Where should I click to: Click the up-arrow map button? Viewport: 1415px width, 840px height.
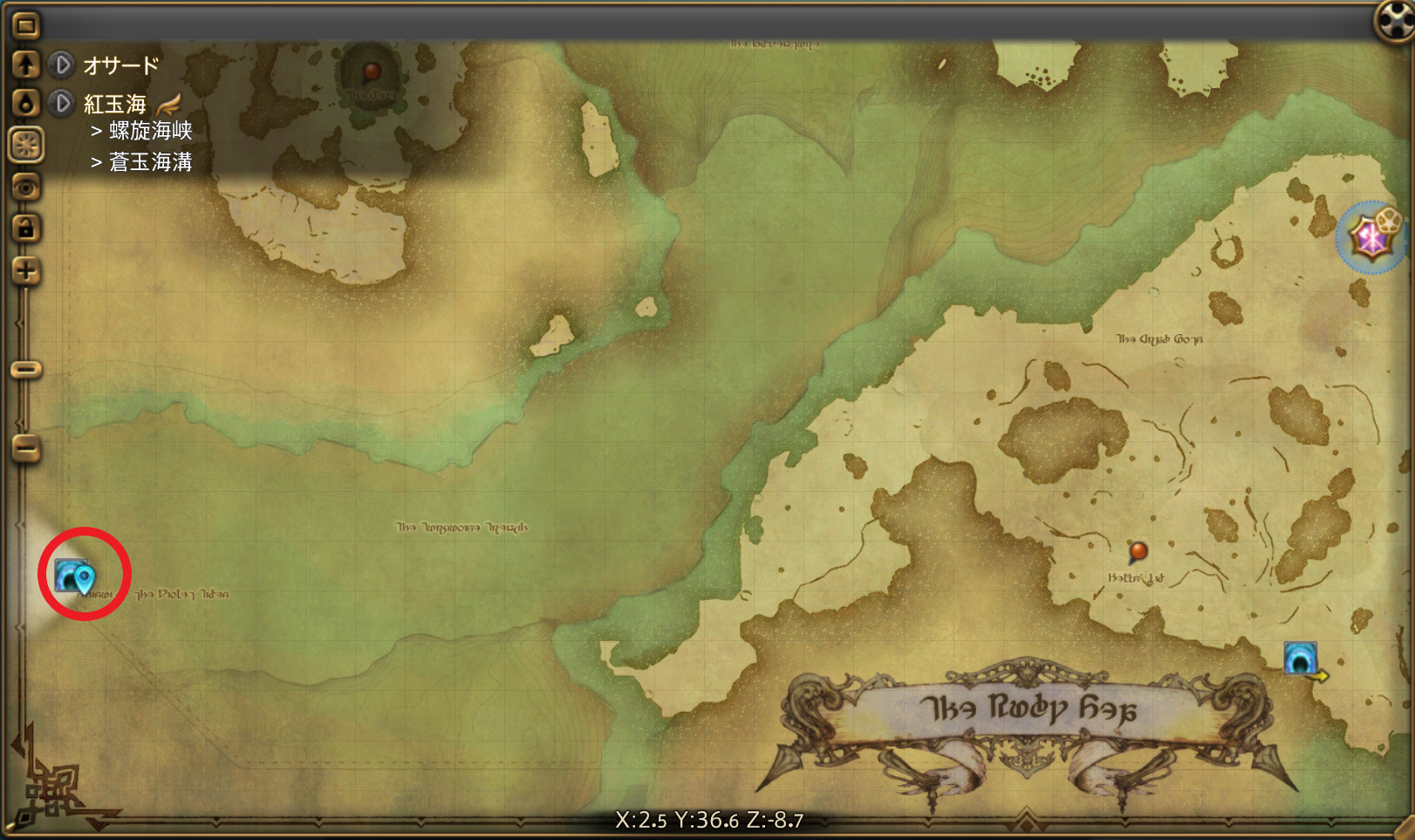(x=25, y=65)
